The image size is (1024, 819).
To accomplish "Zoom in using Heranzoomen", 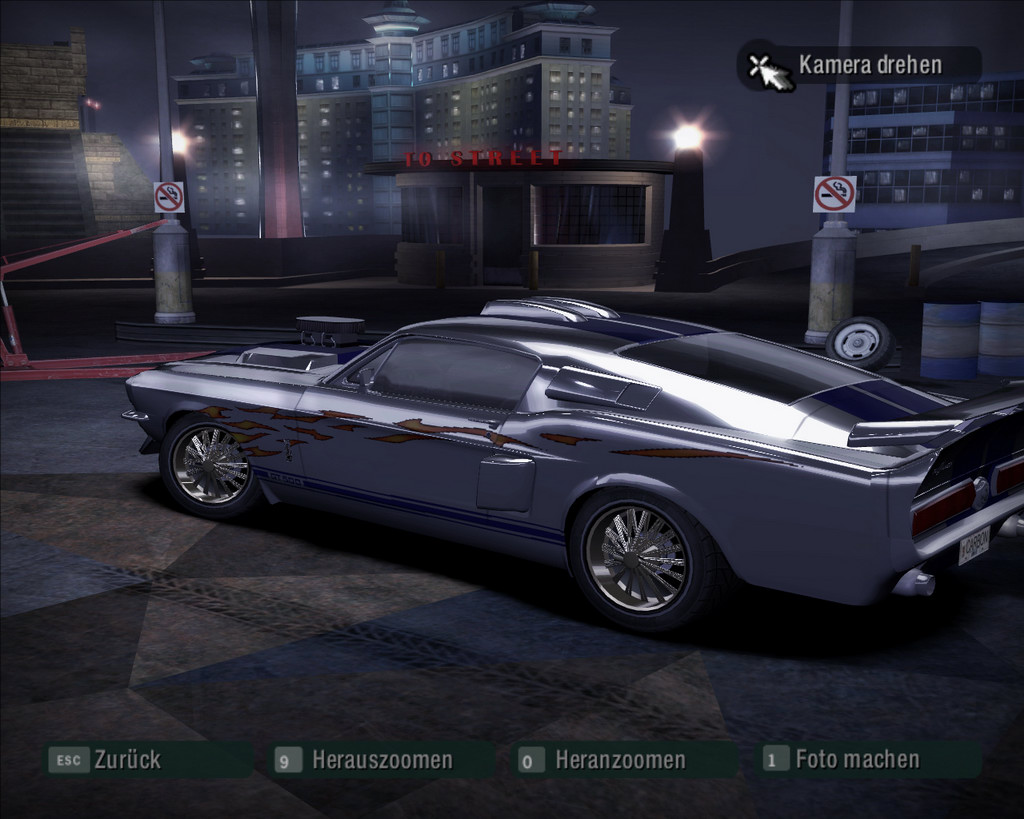I will [619, 760].
